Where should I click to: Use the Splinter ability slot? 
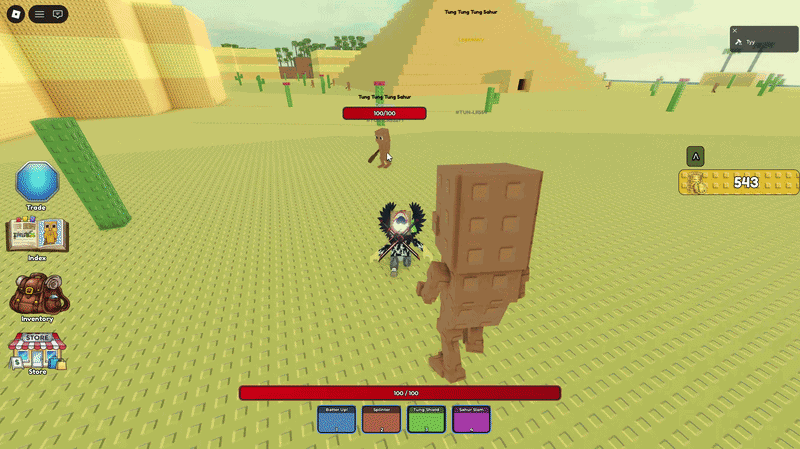[x=381, y=419]
